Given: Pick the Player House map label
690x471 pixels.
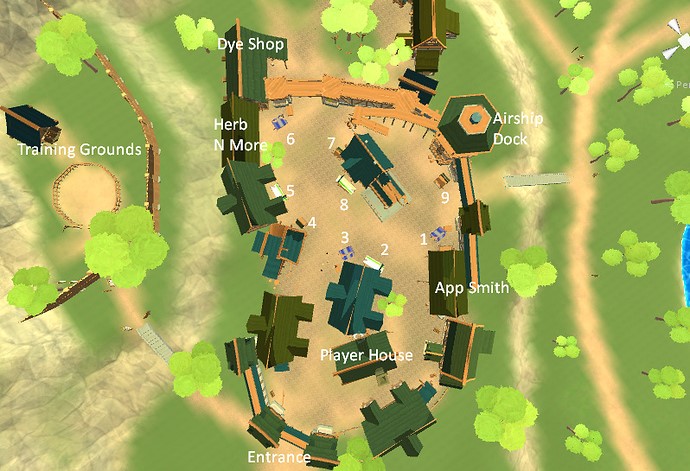Looking at the screenshot, I should 366,355.
